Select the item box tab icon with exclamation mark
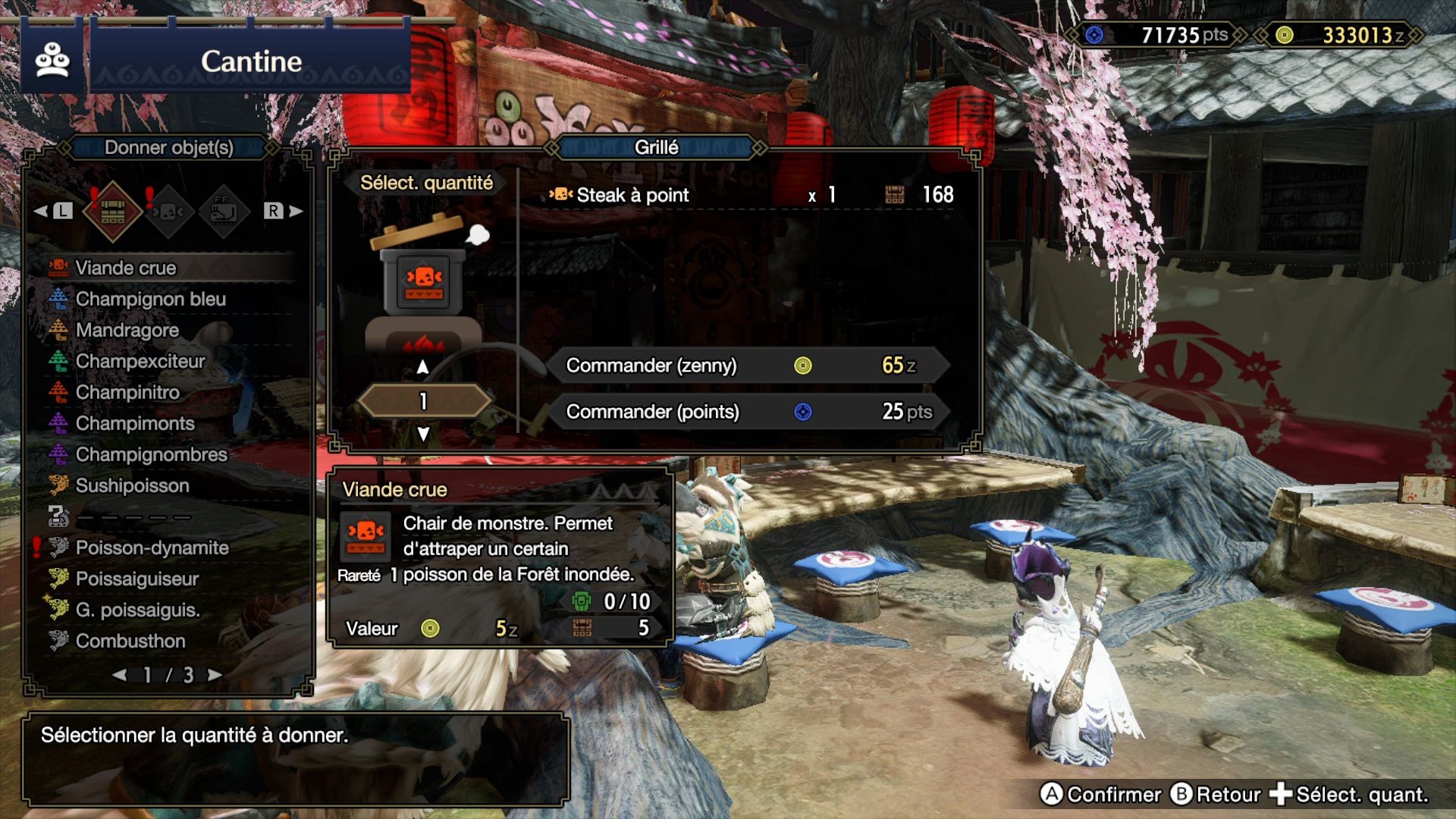Image resolution: width=1456 pixels, height=819 pixels. click(112, 210)
